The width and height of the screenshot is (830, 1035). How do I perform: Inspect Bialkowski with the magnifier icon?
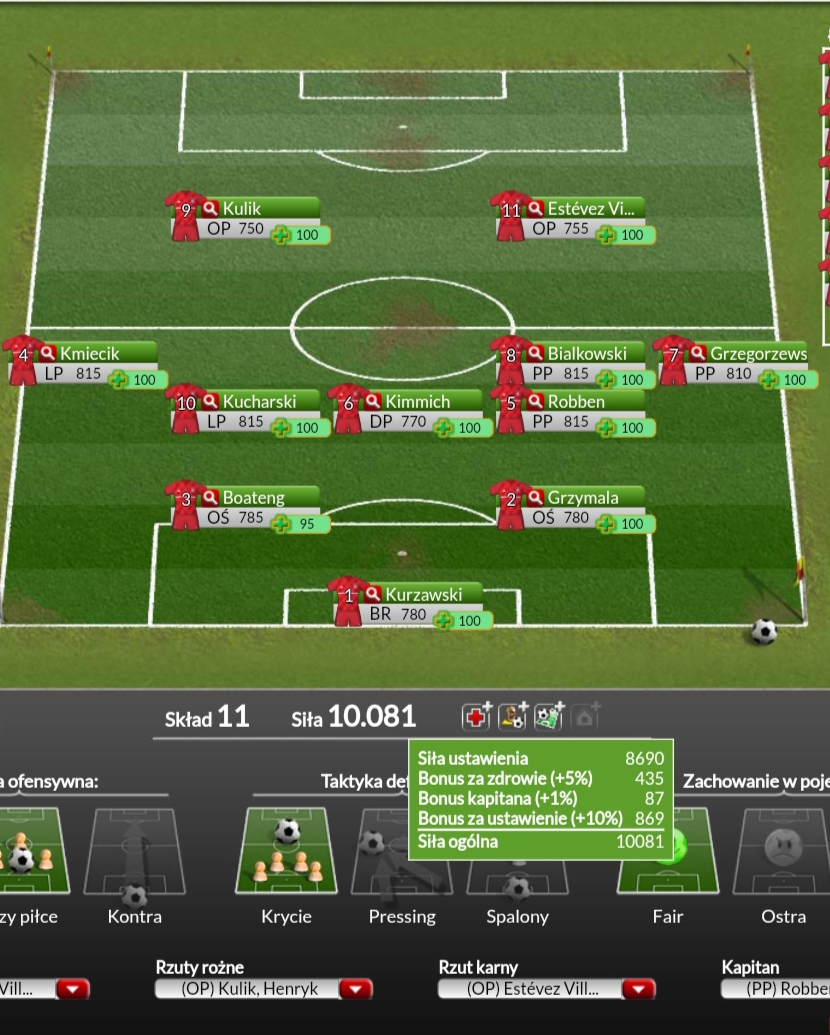click(535, 353)
